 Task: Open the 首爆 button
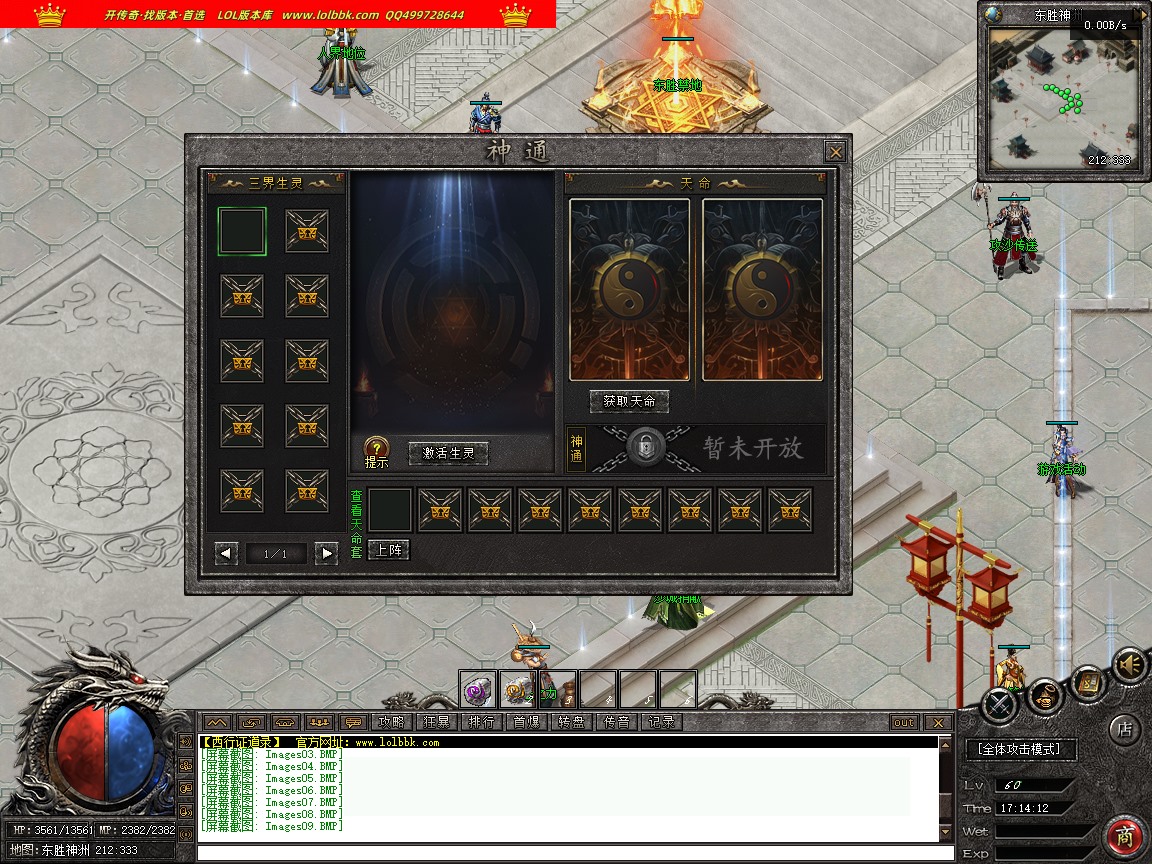[x=526, y=722]
